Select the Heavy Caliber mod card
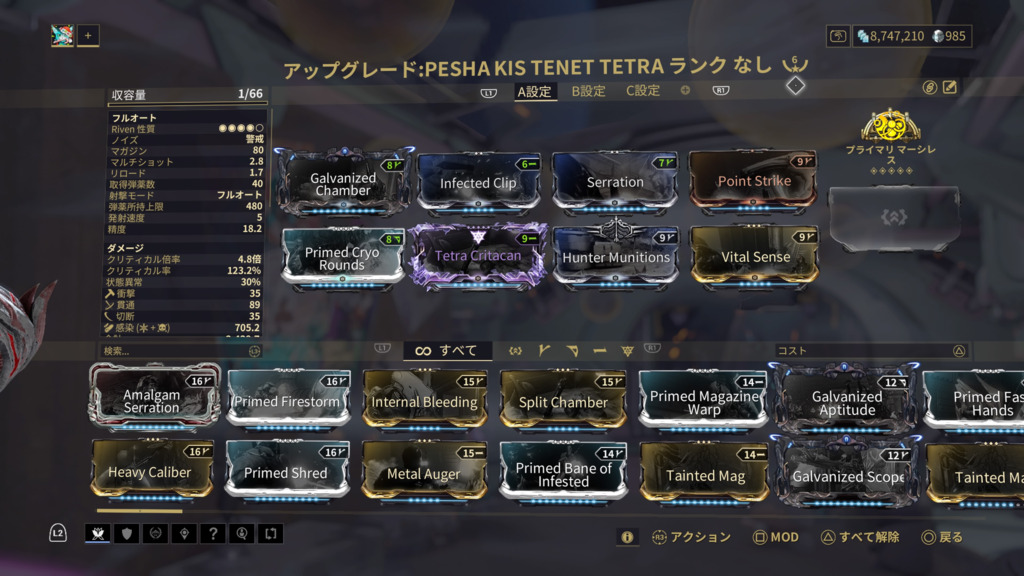 pos(150,472)
